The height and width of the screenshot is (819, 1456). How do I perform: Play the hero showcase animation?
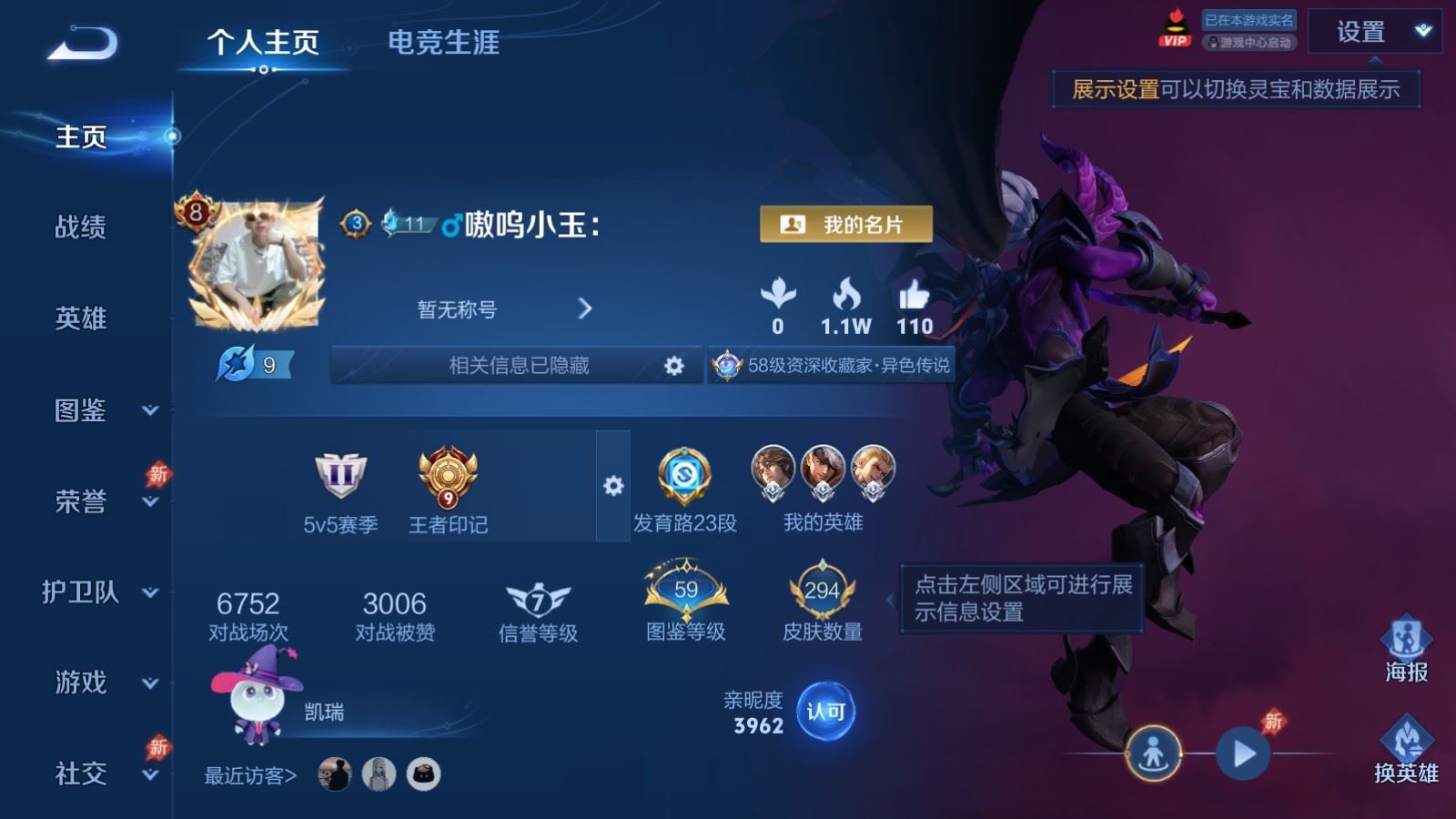[1243, 753]
